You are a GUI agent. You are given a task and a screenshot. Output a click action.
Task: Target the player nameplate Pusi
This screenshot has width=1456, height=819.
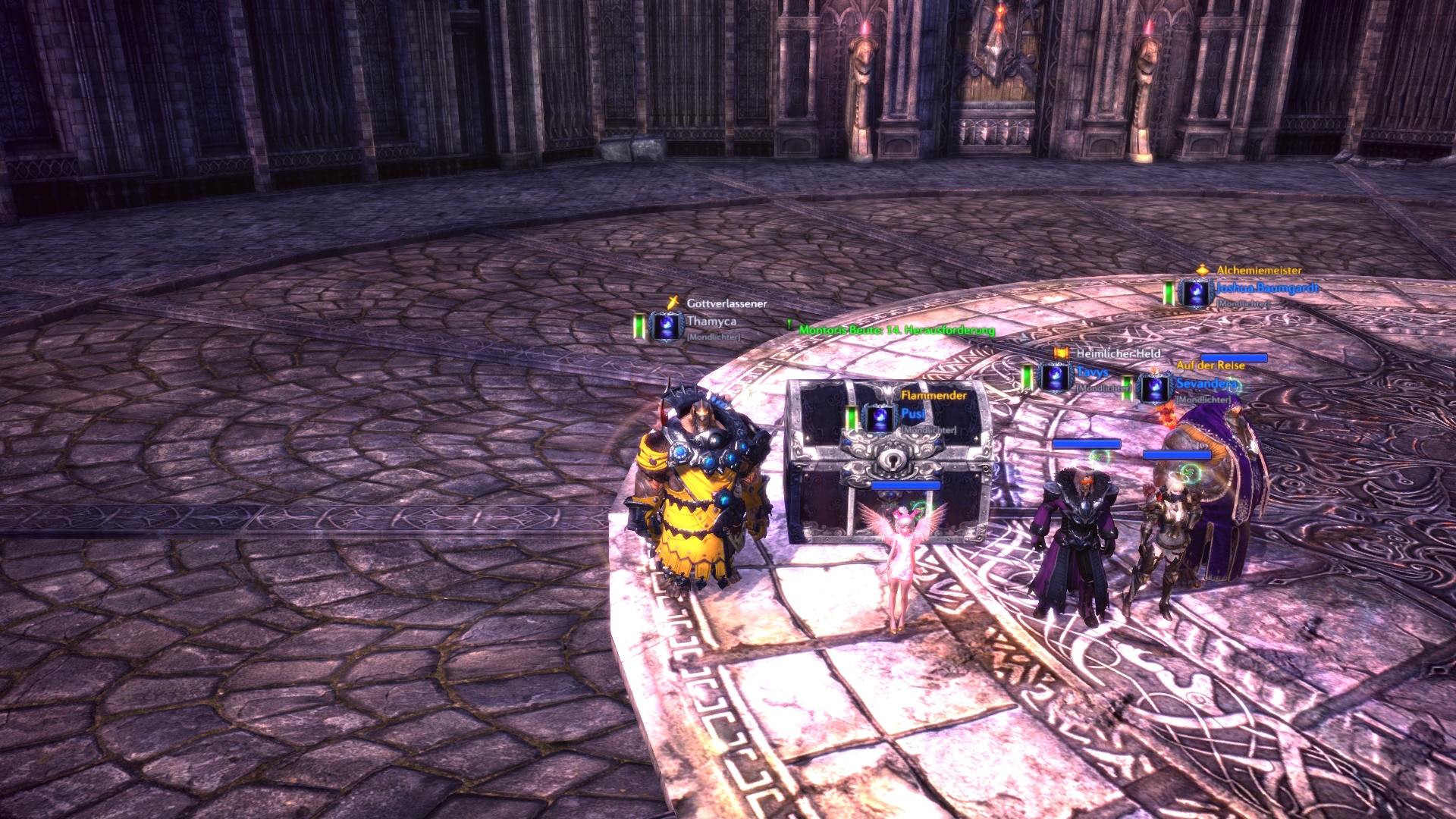pos(912,414)
